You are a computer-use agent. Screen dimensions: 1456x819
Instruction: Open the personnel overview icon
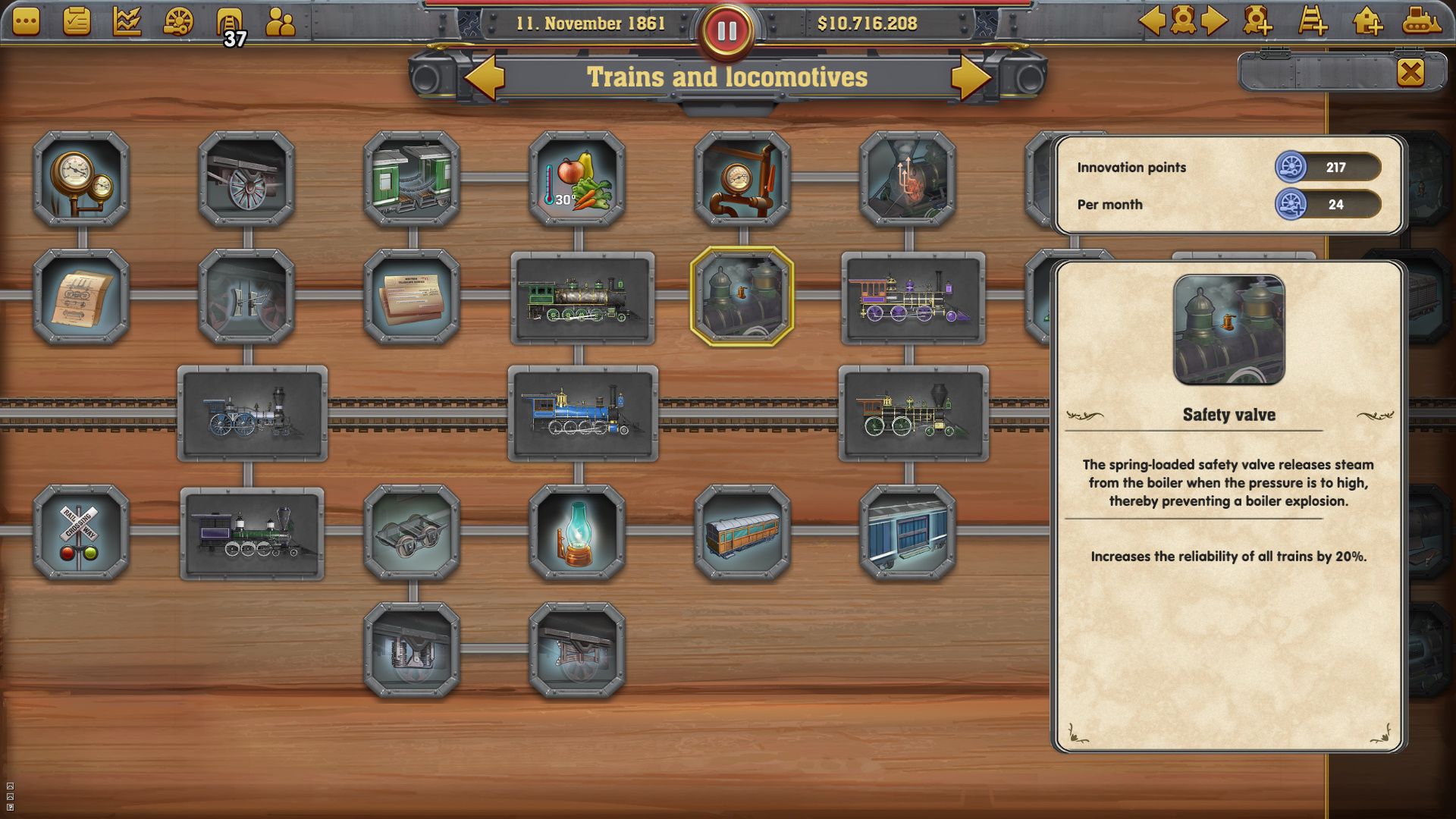[x=280, y=23]
